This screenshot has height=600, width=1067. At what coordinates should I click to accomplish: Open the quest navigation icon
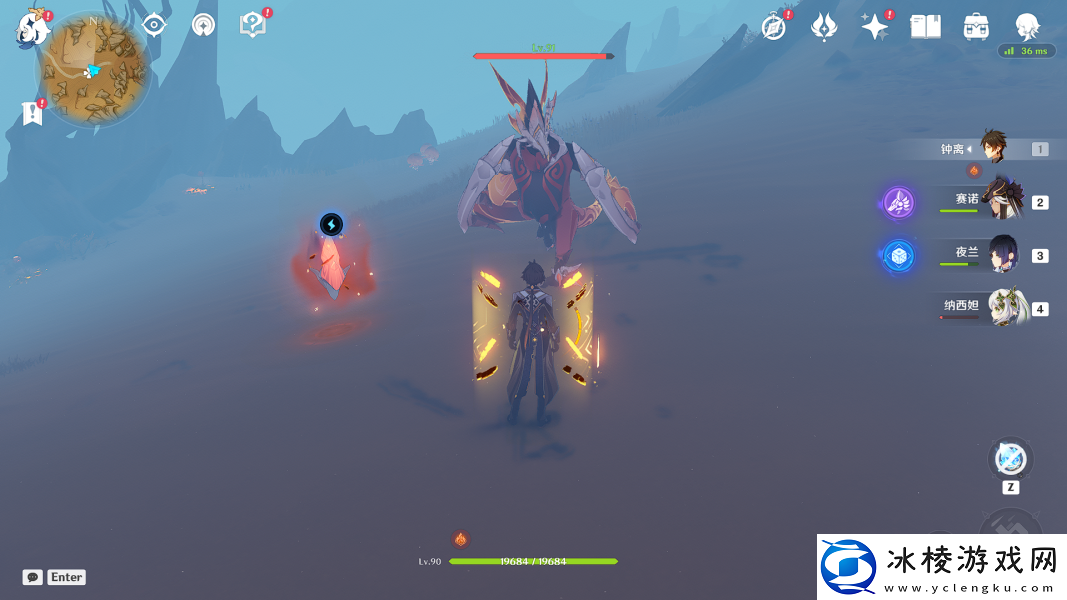204,25
